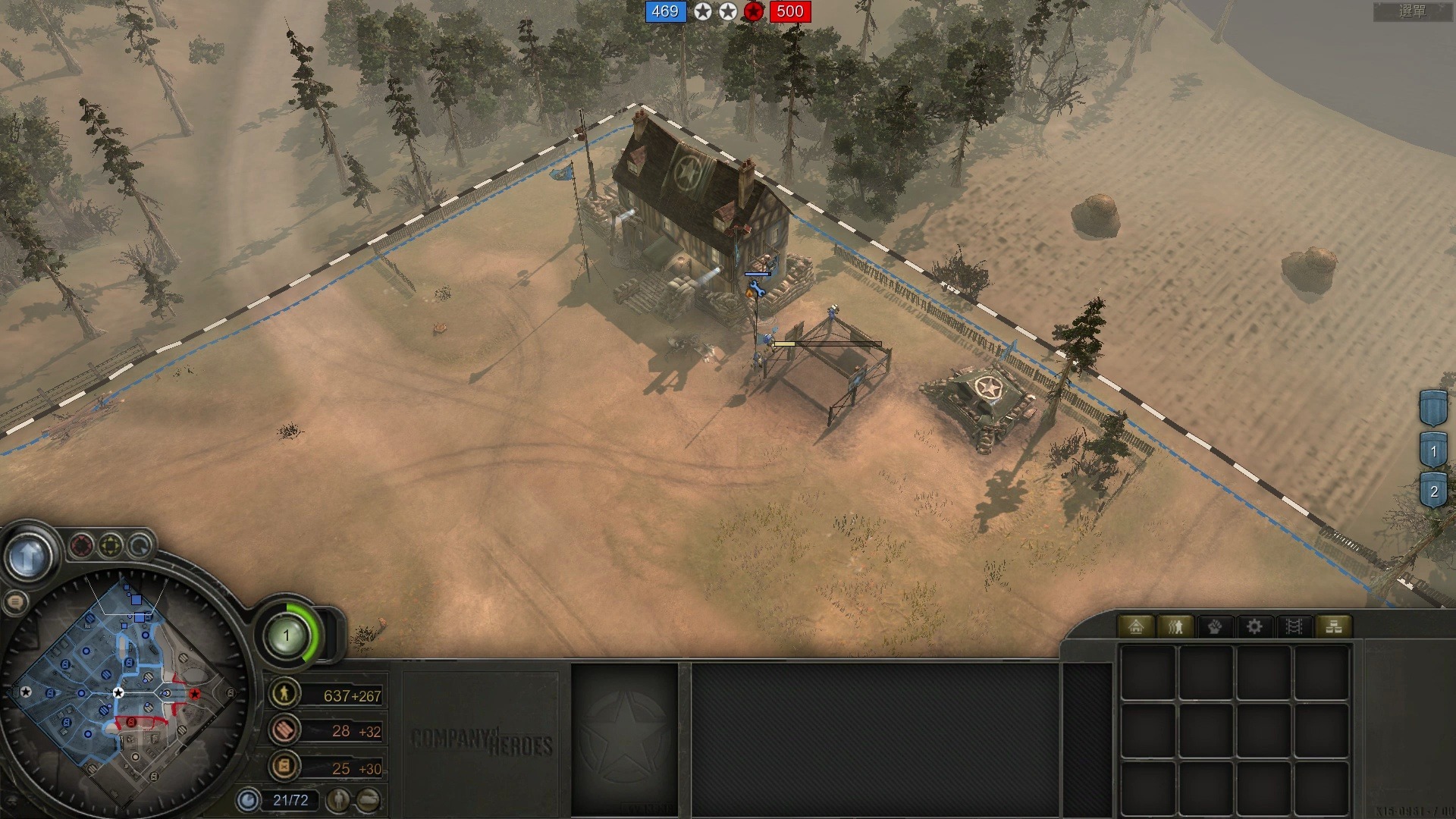Screen dimensions: 1456x819
Task: Switch to the gear icon tab
Action: [x=1254, y=626]
